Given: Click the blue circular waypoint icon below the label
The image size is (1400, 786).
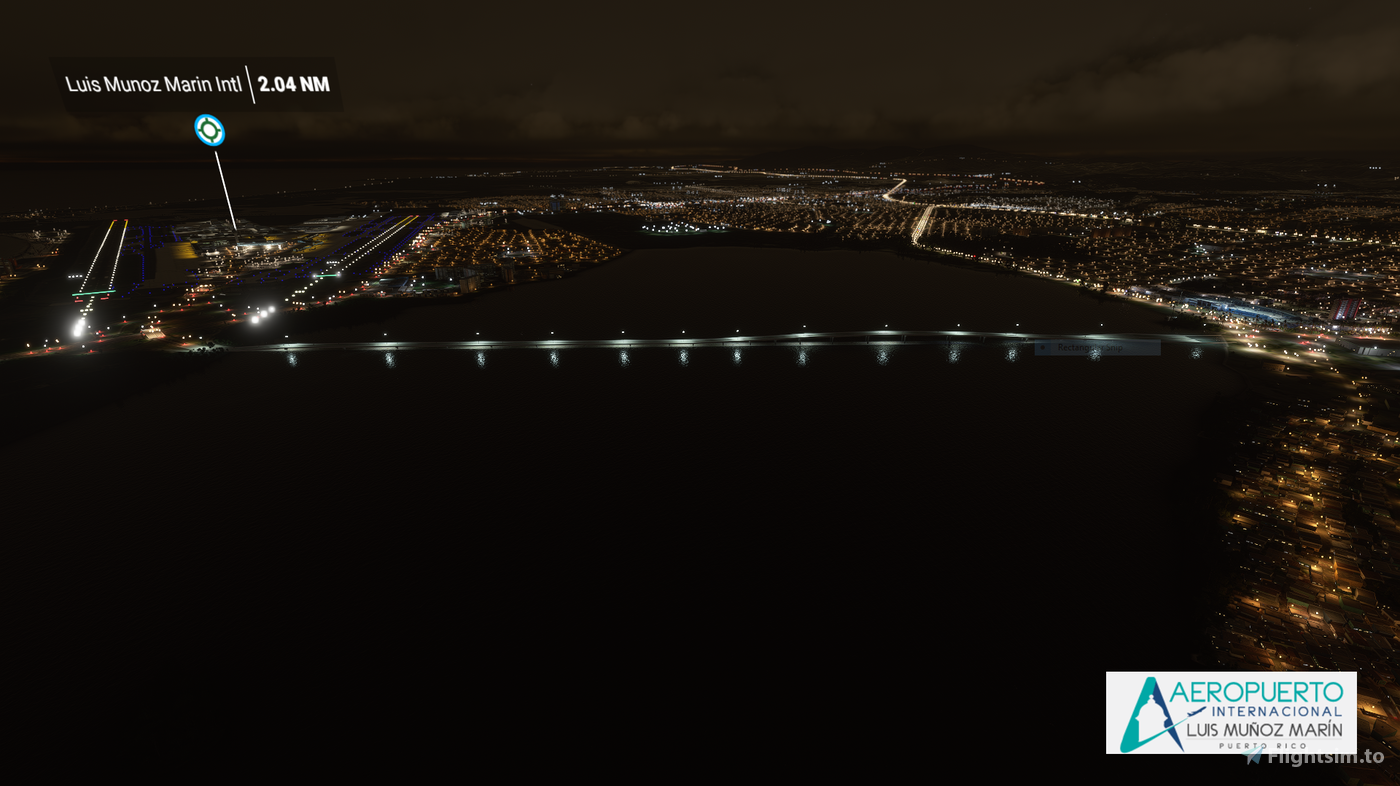Looking at the screenshot, I should (x=210, y=129).
